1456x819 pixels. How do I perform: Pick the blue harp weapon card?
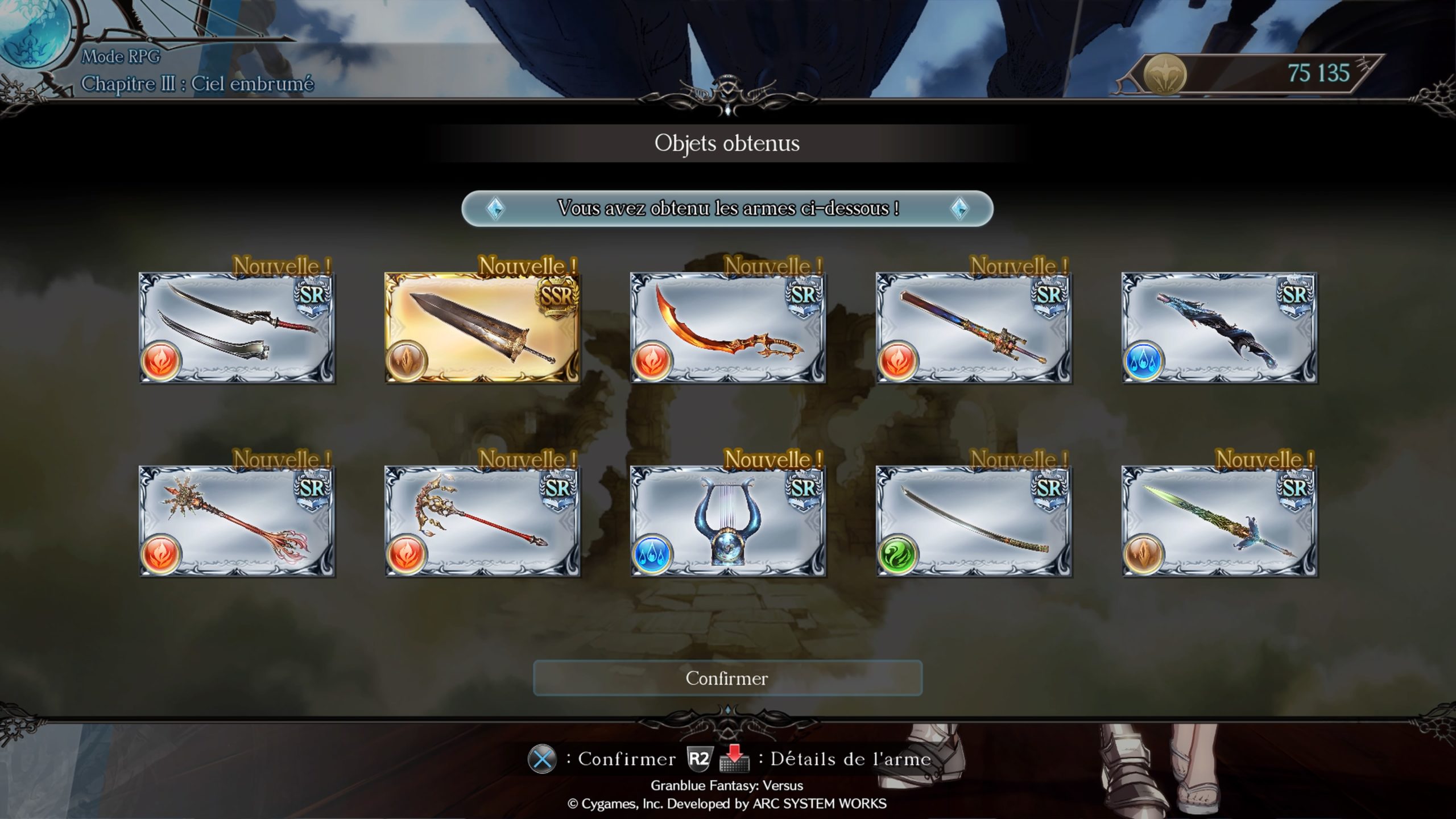(727, 522)
